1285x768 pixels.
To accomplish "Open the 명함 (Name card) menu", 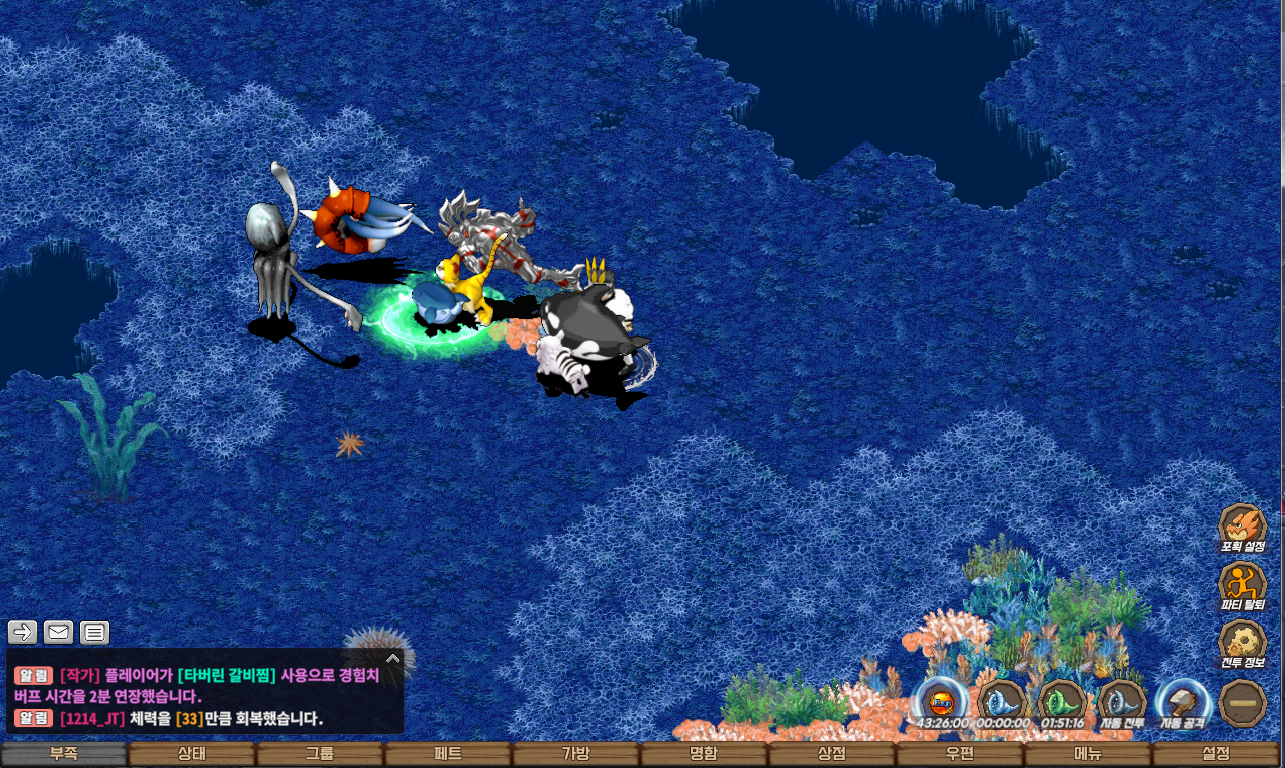I will pos(704,754).
